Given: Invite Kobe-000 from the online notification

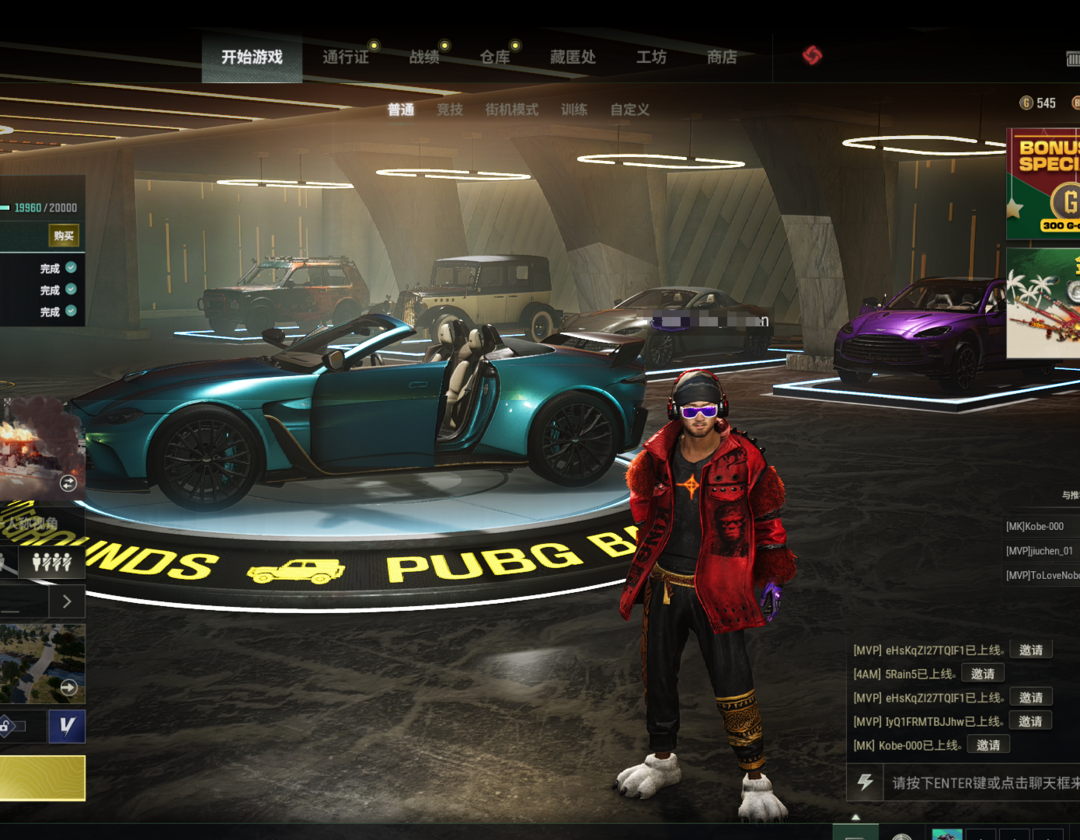Looking at the screenshot, I should pyautogui.click(x=988, y=745).
